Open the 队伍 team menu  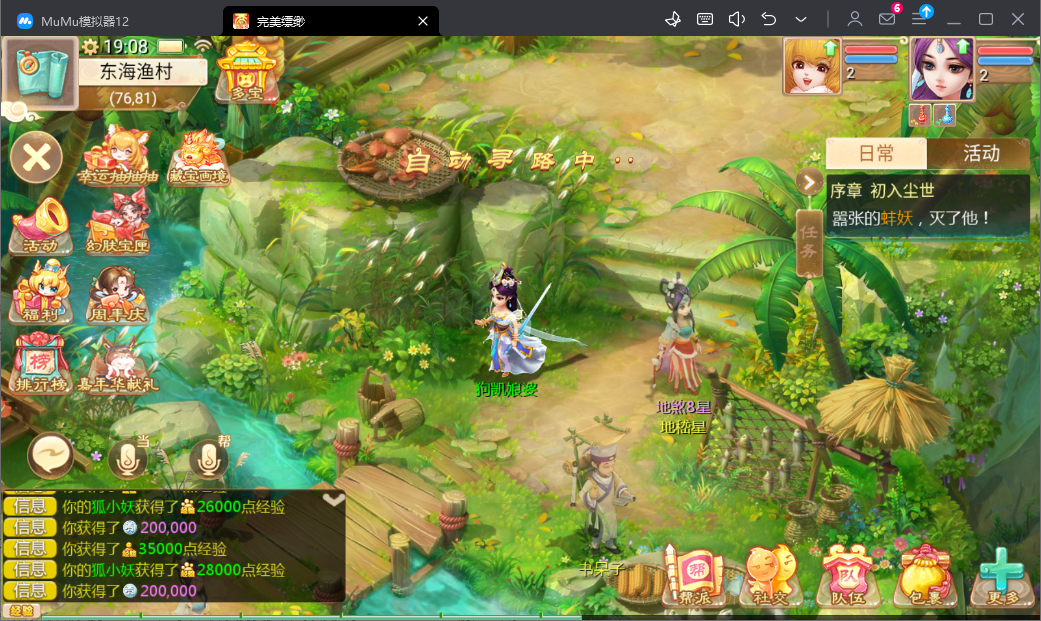841,577
